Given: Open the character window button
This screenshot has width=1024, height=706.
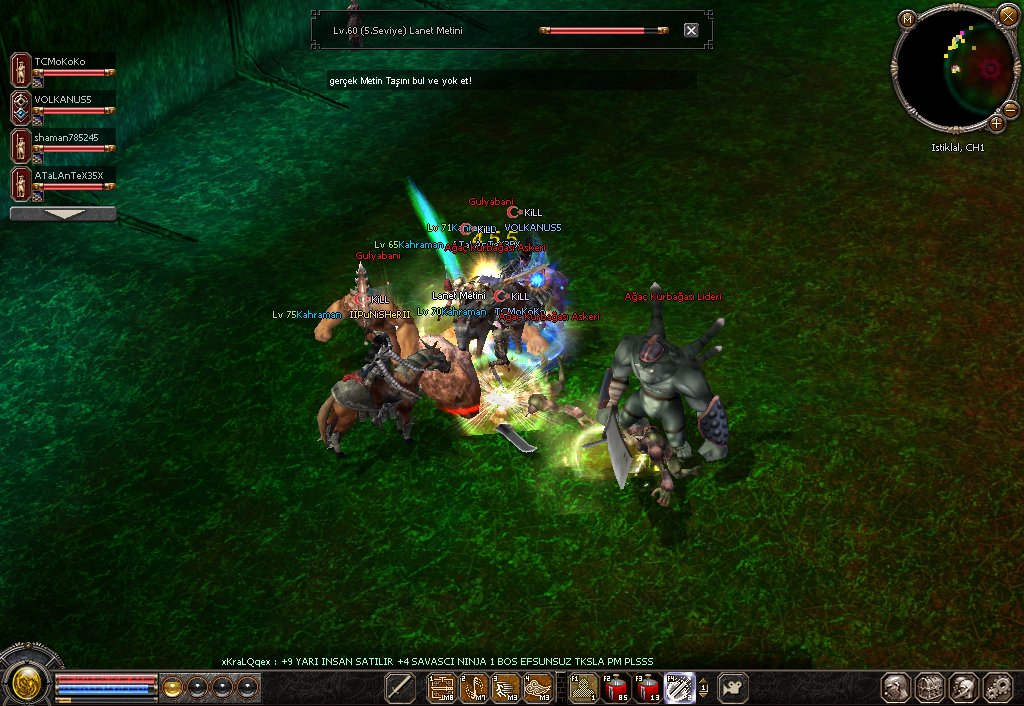Looking at the screenshot, I should (x=897, y=687).
